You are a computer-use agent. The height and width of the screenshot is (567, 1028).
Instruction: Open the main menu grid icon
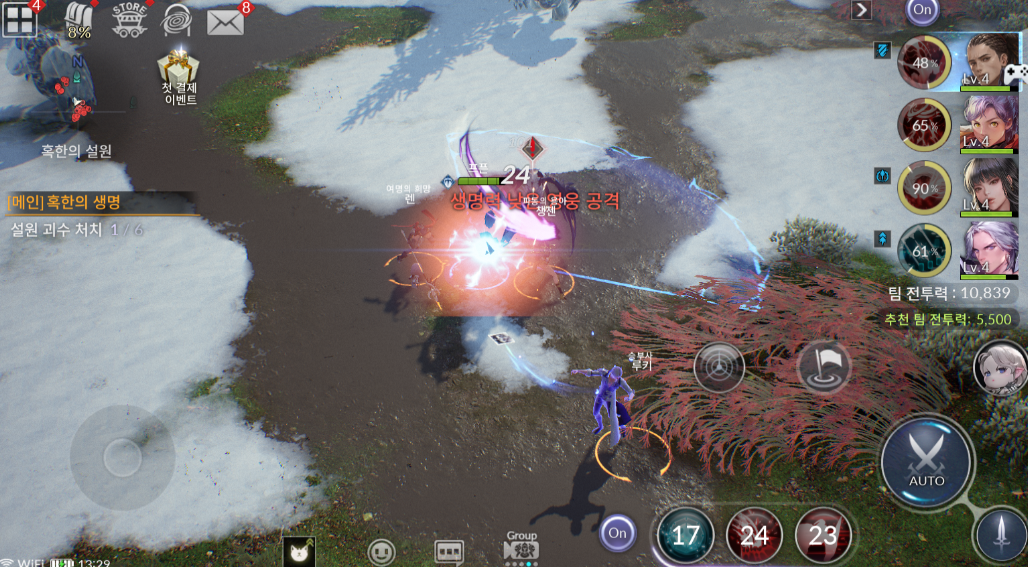19,18
